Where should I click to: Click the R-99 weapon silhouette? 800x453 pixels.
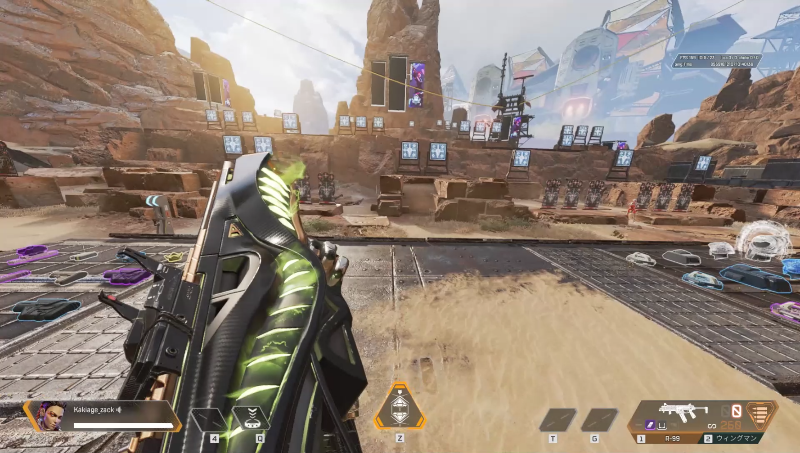(684, 410)
